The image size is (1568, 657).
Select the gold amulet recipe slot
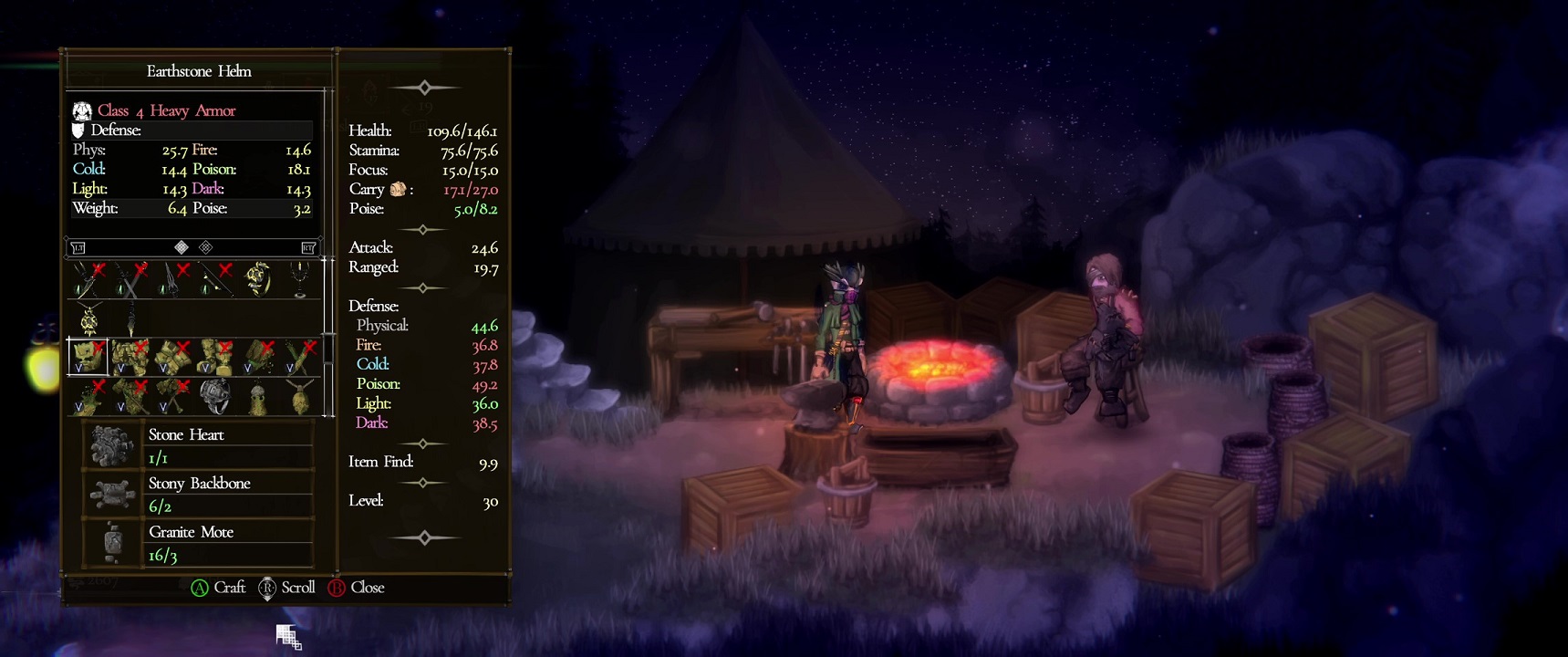coord(88,319)
